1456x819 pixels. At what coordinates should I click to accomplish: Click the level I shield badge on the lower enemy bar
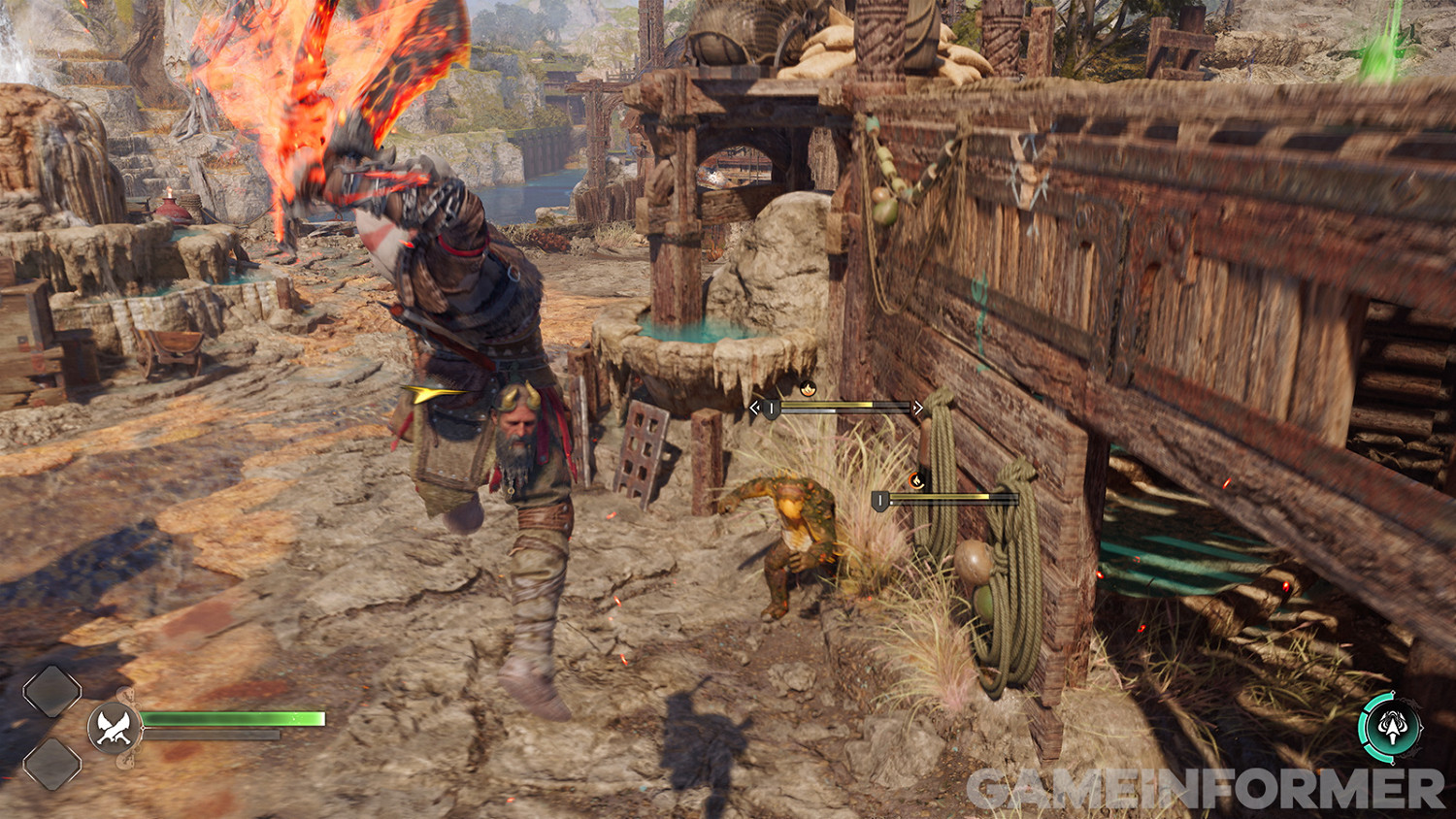[879, 498]
